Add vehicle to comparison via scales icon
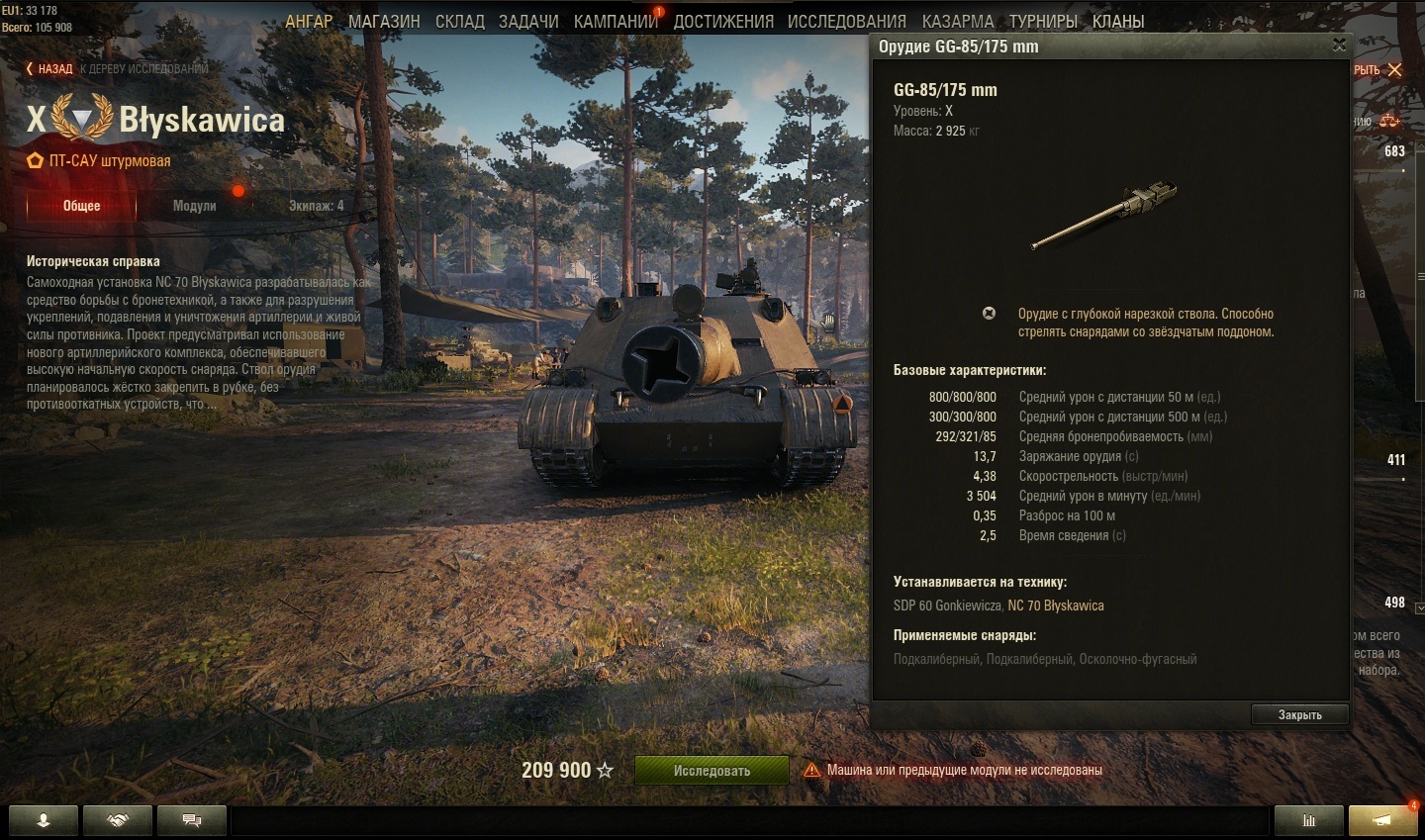 click(x=1389, y=121)
